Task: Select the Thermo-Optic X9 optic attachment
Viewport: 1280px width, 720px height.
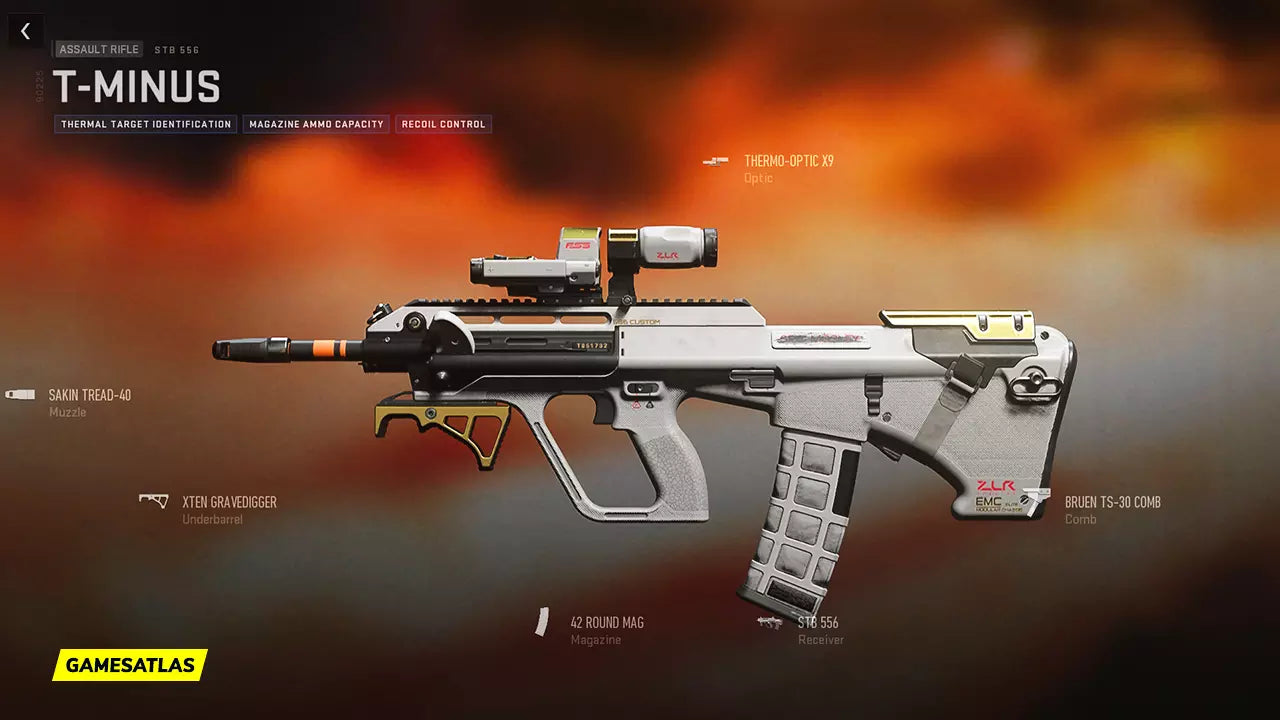Action: pyautogui.click(x=788, y=161)
